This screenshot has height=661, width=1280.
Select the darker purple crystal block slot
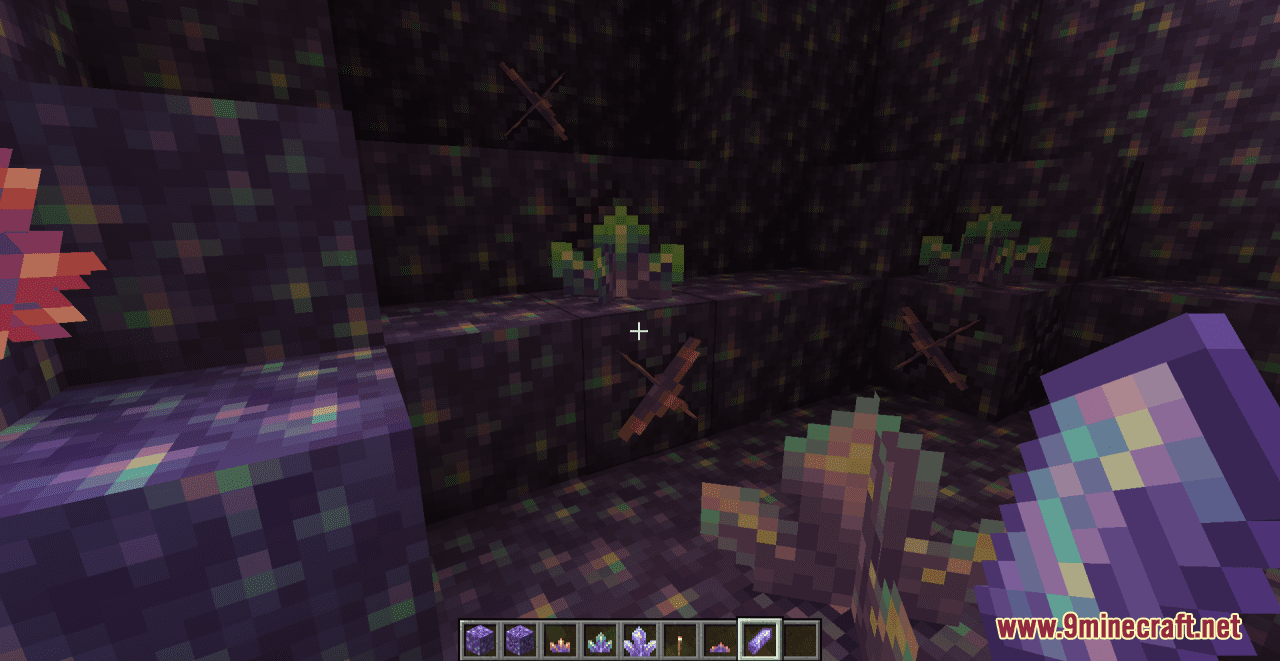click(x=519, y=638)
